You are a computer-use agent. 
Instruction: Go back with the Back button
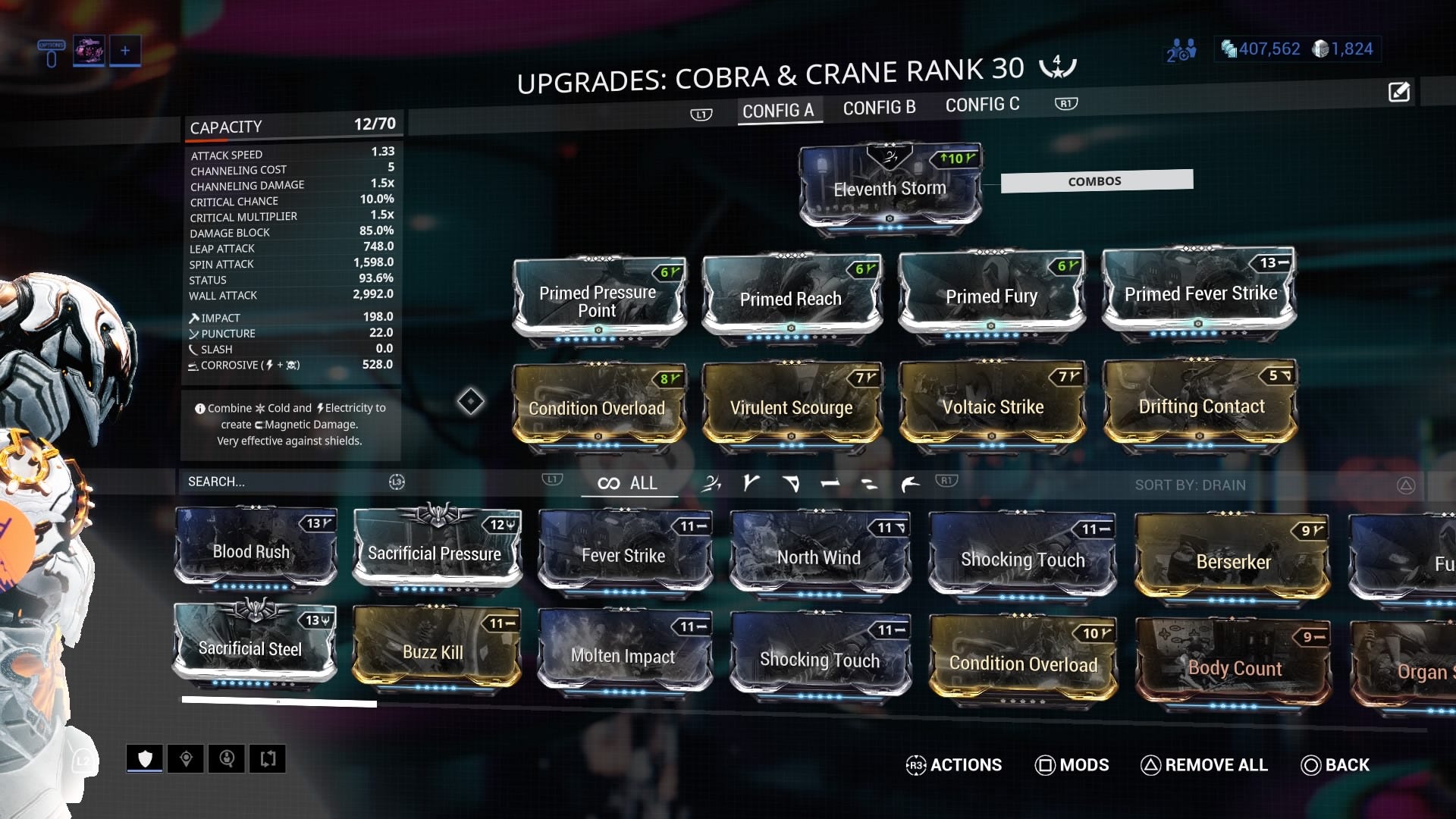click(x=1335, y=764)
